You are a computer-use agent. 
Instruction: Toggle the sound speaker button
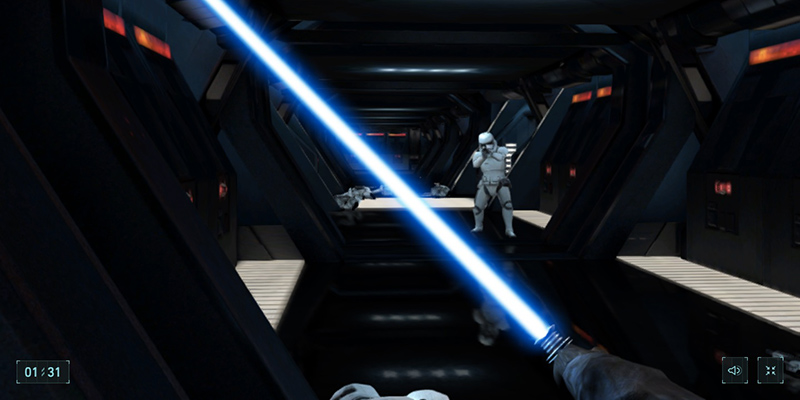click(735, 370)
